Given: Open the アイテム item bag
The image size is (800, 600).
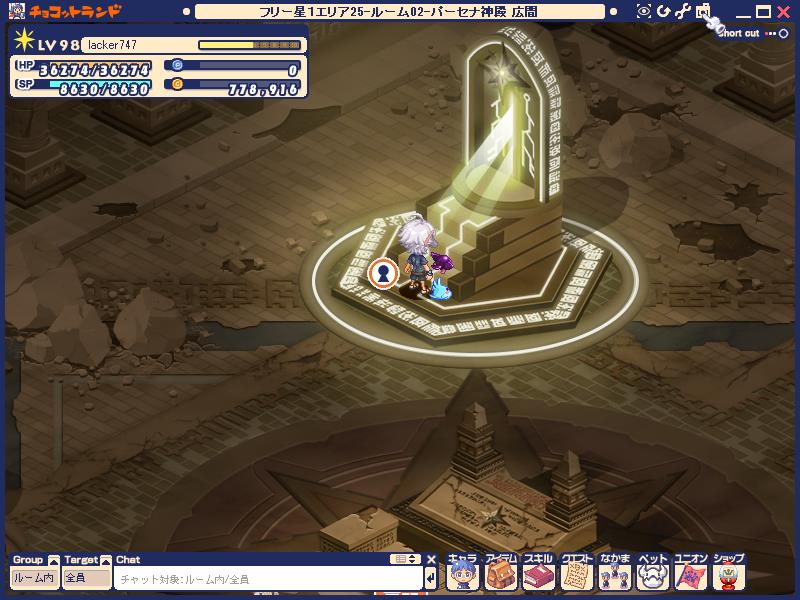Looking at the screenshot, I should pyautogui.click(x=501, y=575).
